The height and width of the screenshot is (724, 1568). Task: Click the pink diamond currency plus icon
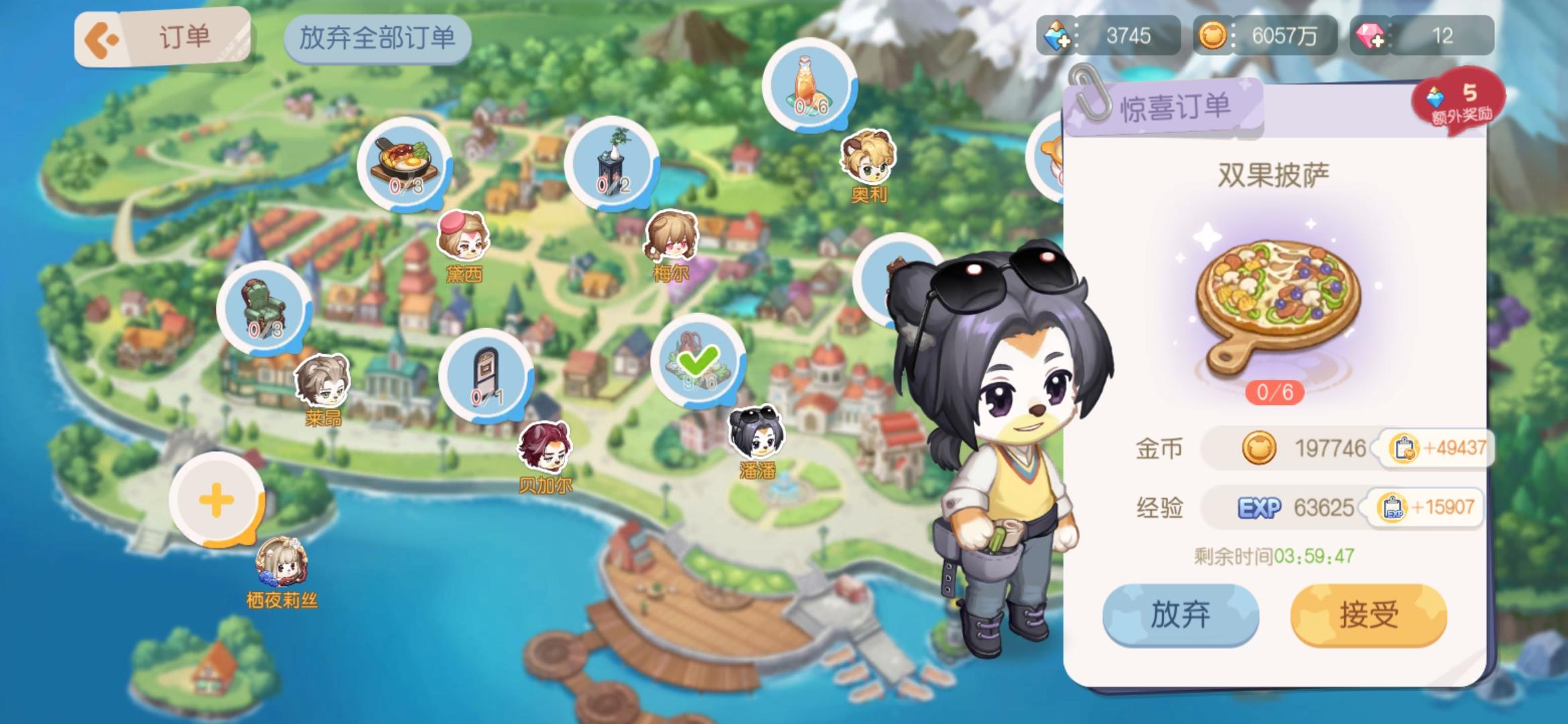pyautogui.click(x=1369, y=36)
